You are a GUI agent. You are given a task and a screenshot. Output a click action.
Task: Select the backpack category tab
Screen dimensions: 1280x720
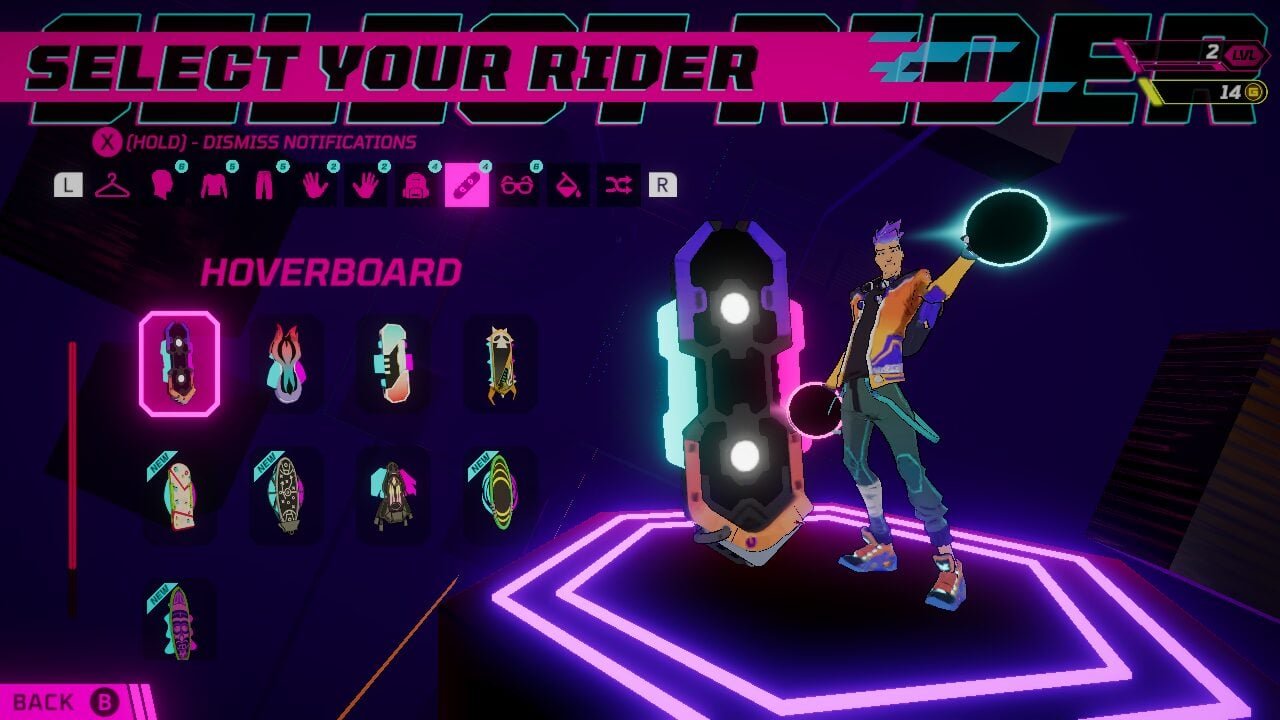414,185
